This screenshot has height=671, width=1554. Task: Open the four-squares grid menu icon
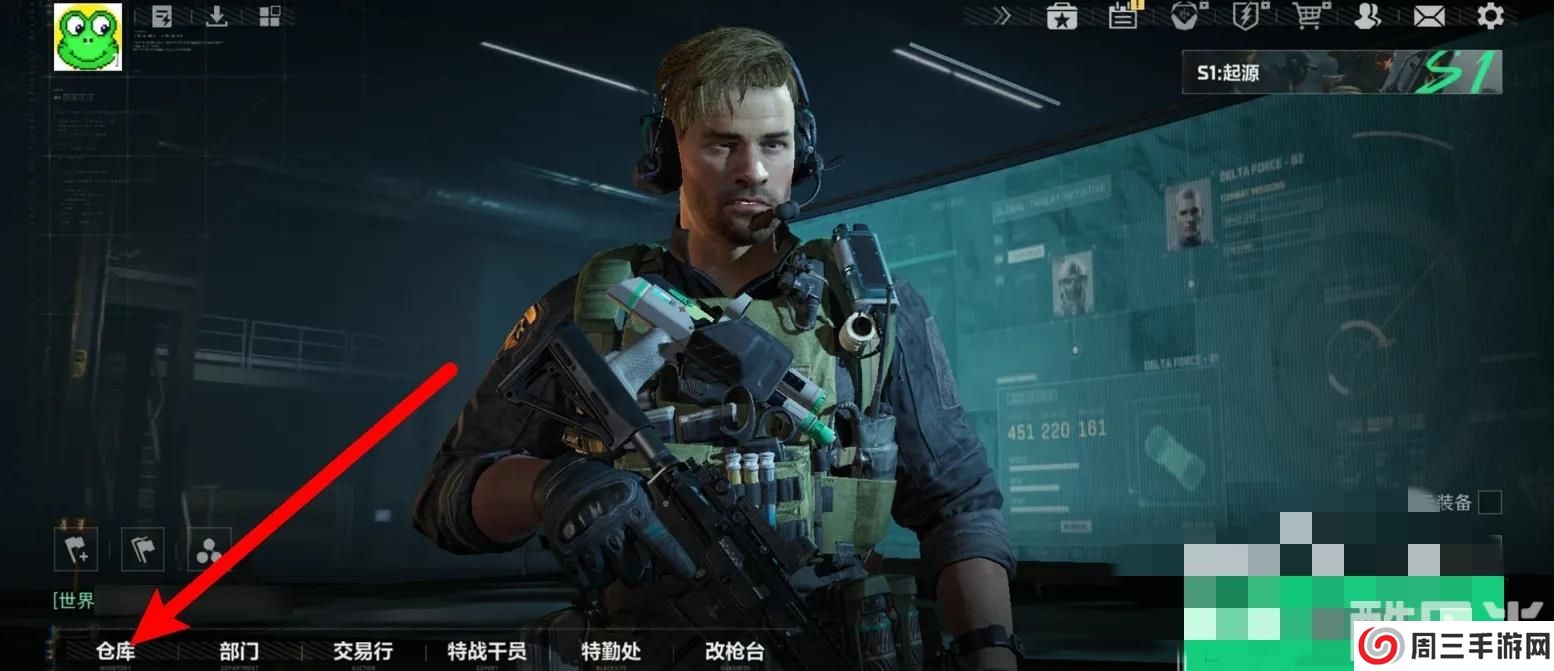click(270, 16)
